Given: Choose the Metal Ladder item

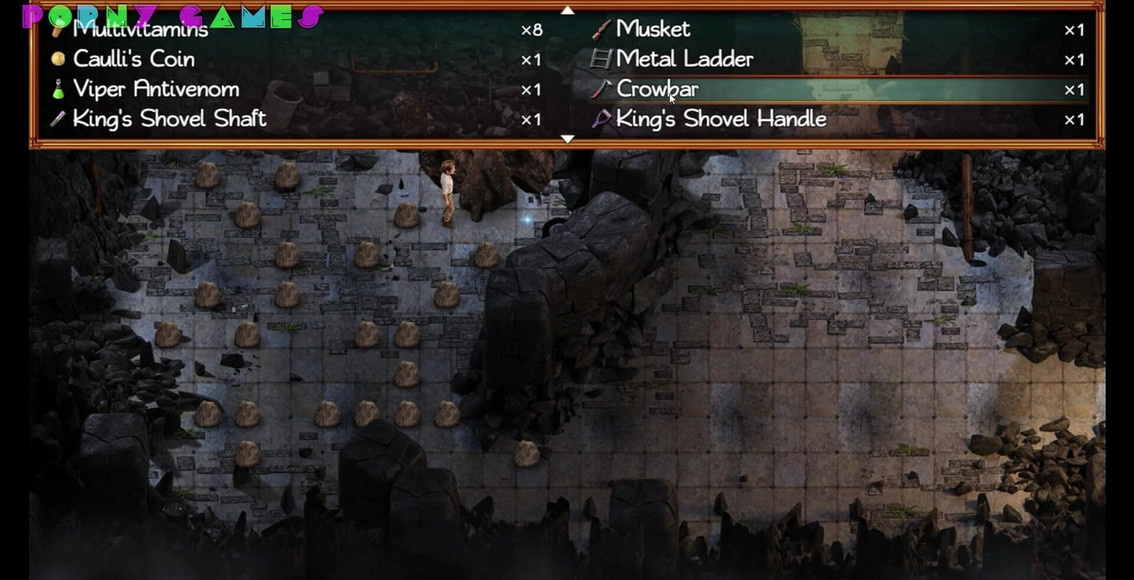Looking at the screenshot, I should [684, 60].
